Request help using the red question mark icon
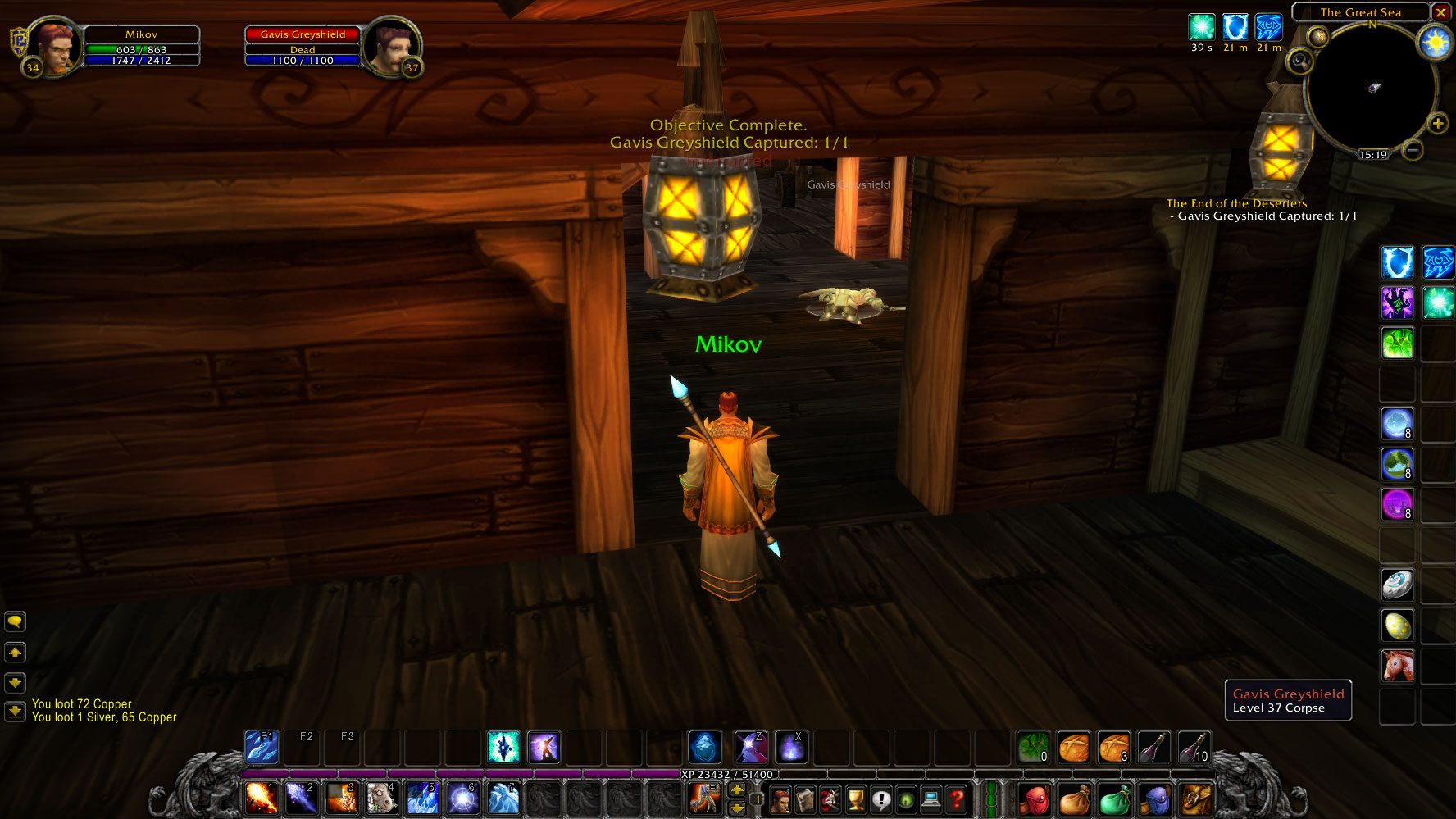This screenshot has width=1456, height=819. point(958,798)
